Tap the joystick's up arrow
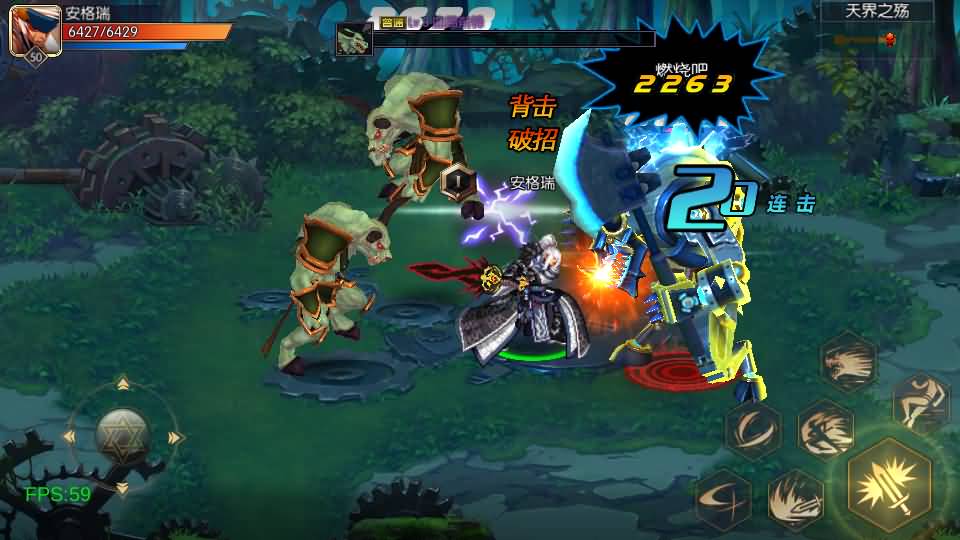 point(122,383)
